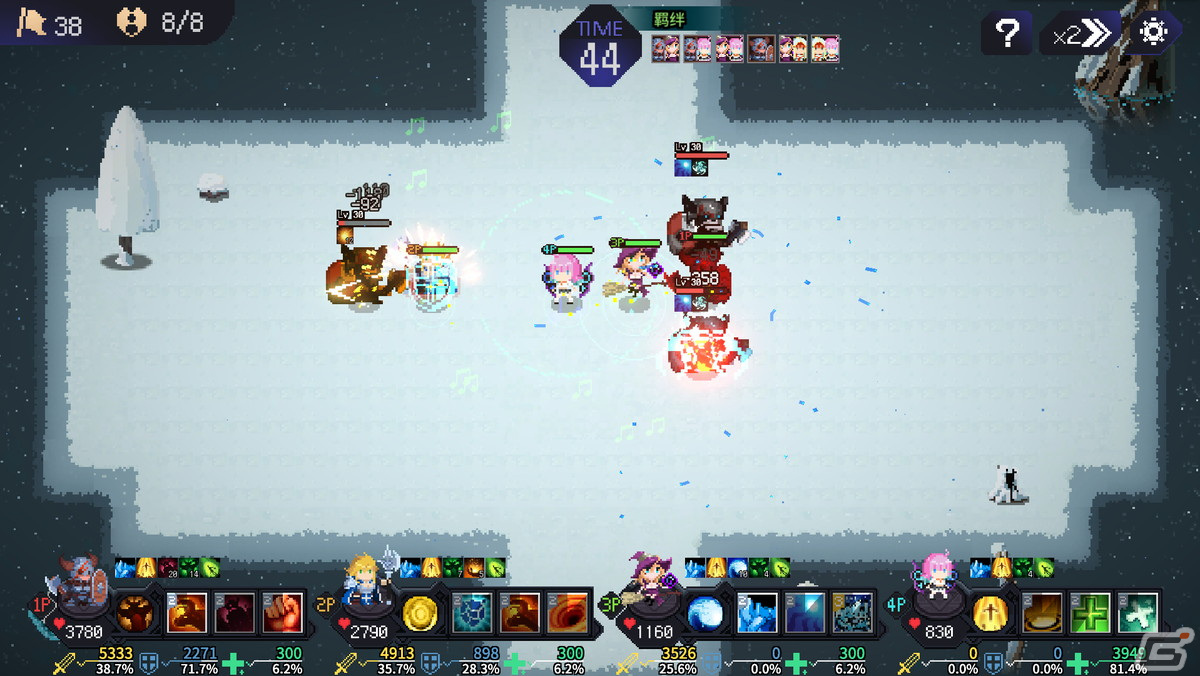Screen dimensions: 1200x676
Task: Activate 3P's round blue orb skill
Action: coord(705,613)
